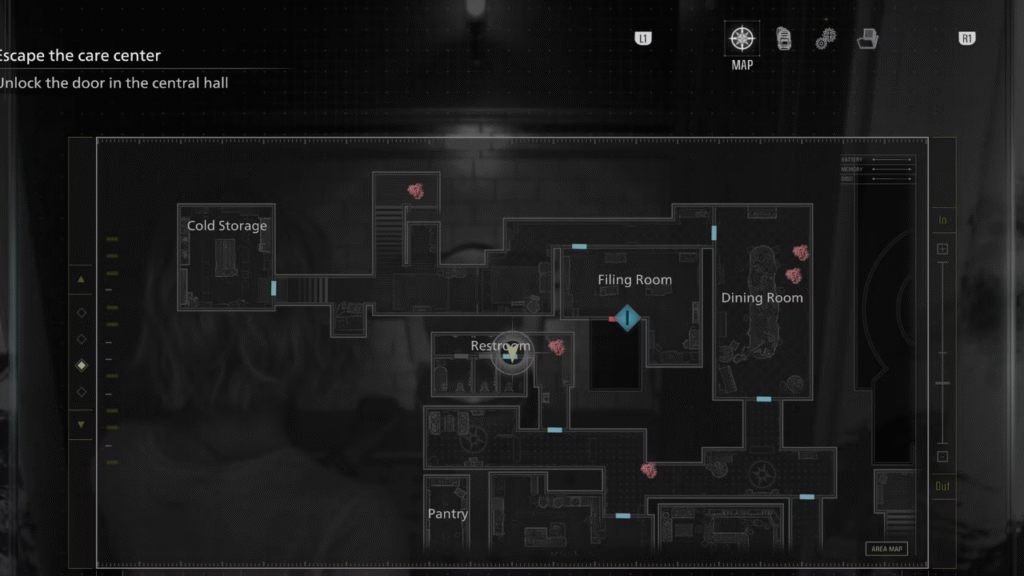Image resolution: width=1024 pixels, height=576 pixels.
Task: Select the highlighted current floor diamond
Action: 81,366
